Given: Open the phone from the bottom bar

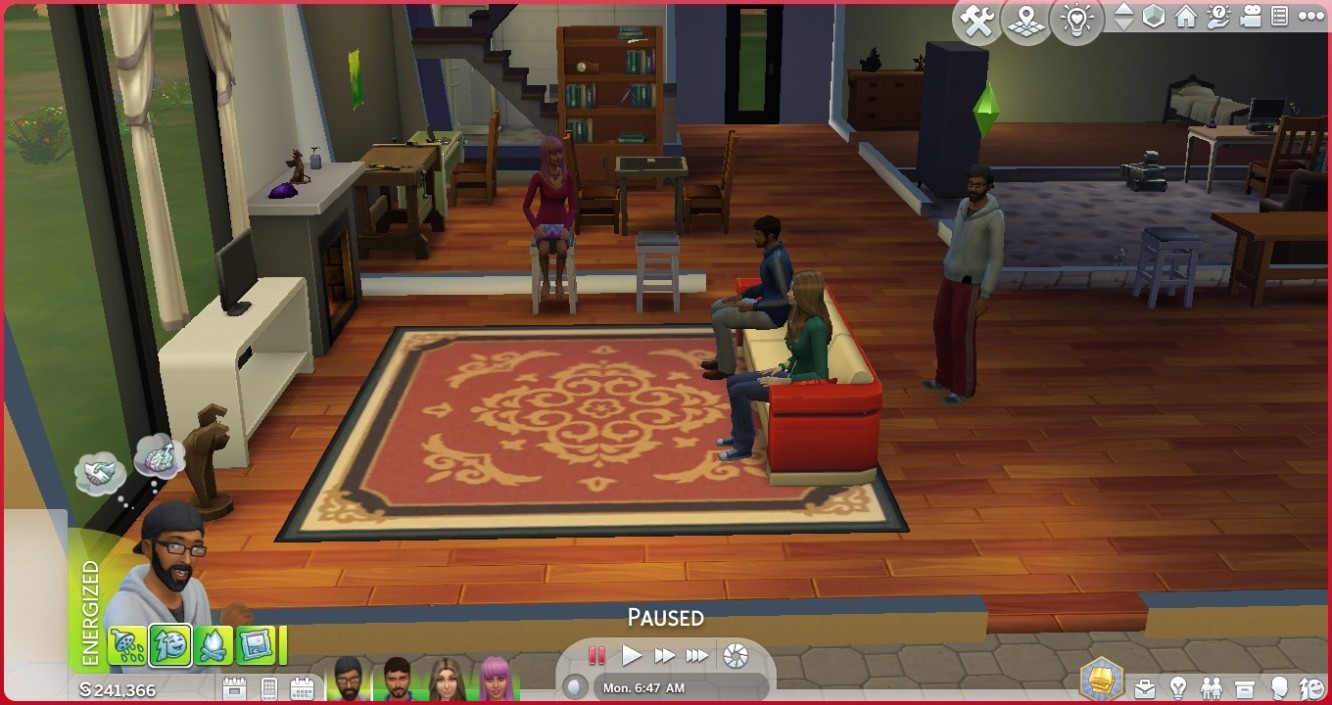Looking at the screenshot, I should pyautogui.click(x=268, y=688).
